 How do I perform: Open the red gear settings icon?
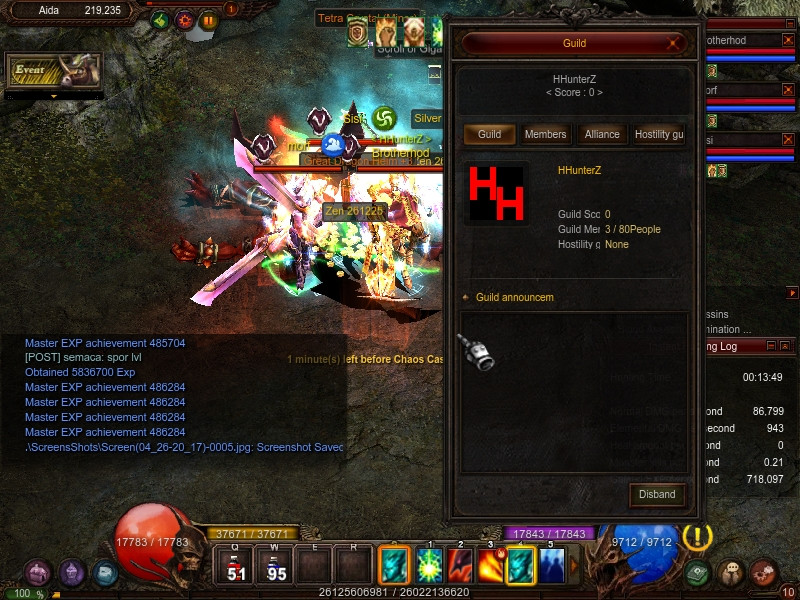pyautogui.click(x=184, y=20)
